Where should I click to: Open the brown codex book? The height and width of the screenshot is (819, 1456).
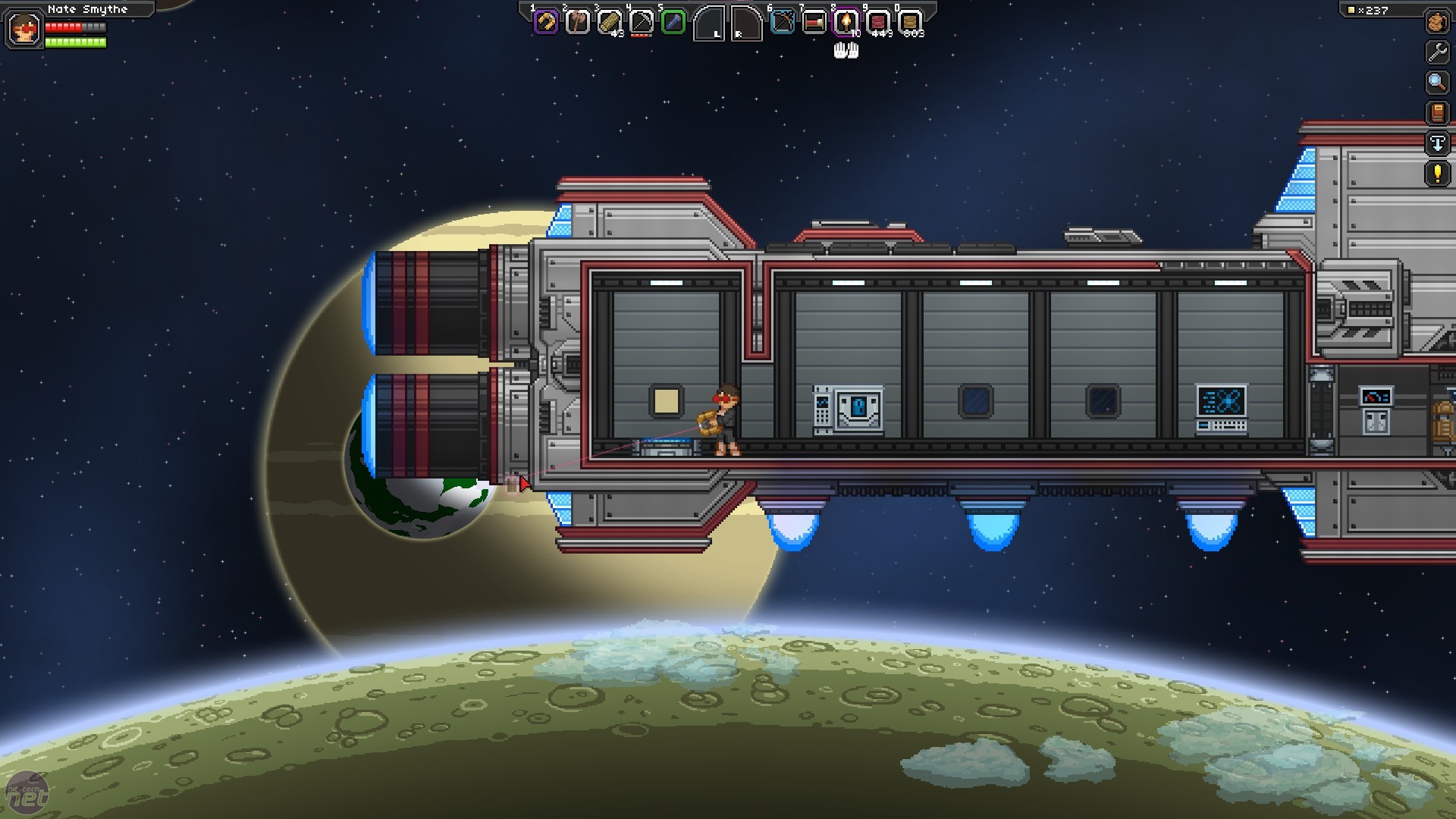[x=1437, y=113]
